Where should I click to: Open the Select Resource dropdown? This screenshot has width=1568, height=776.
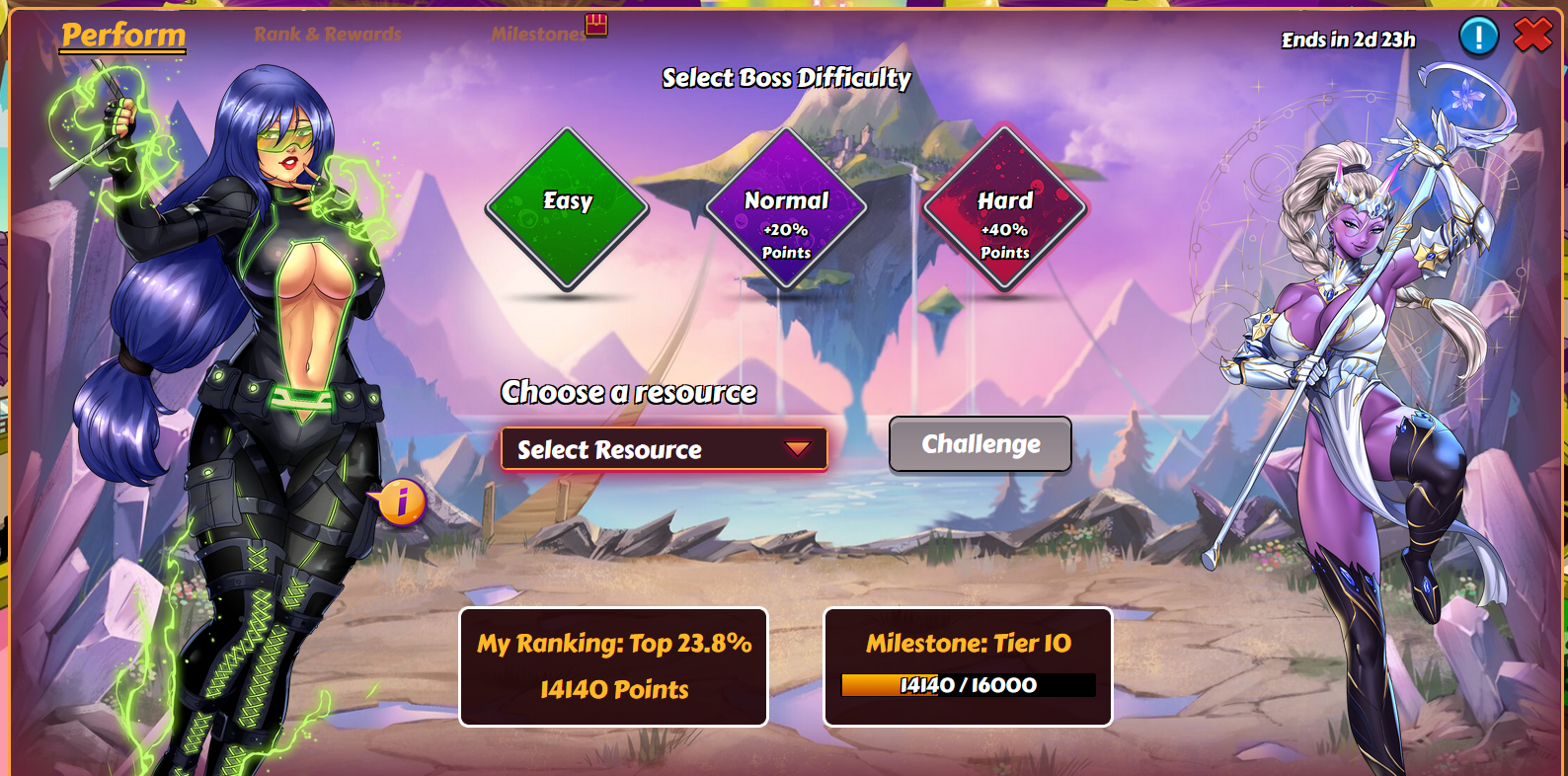point(664,449)
